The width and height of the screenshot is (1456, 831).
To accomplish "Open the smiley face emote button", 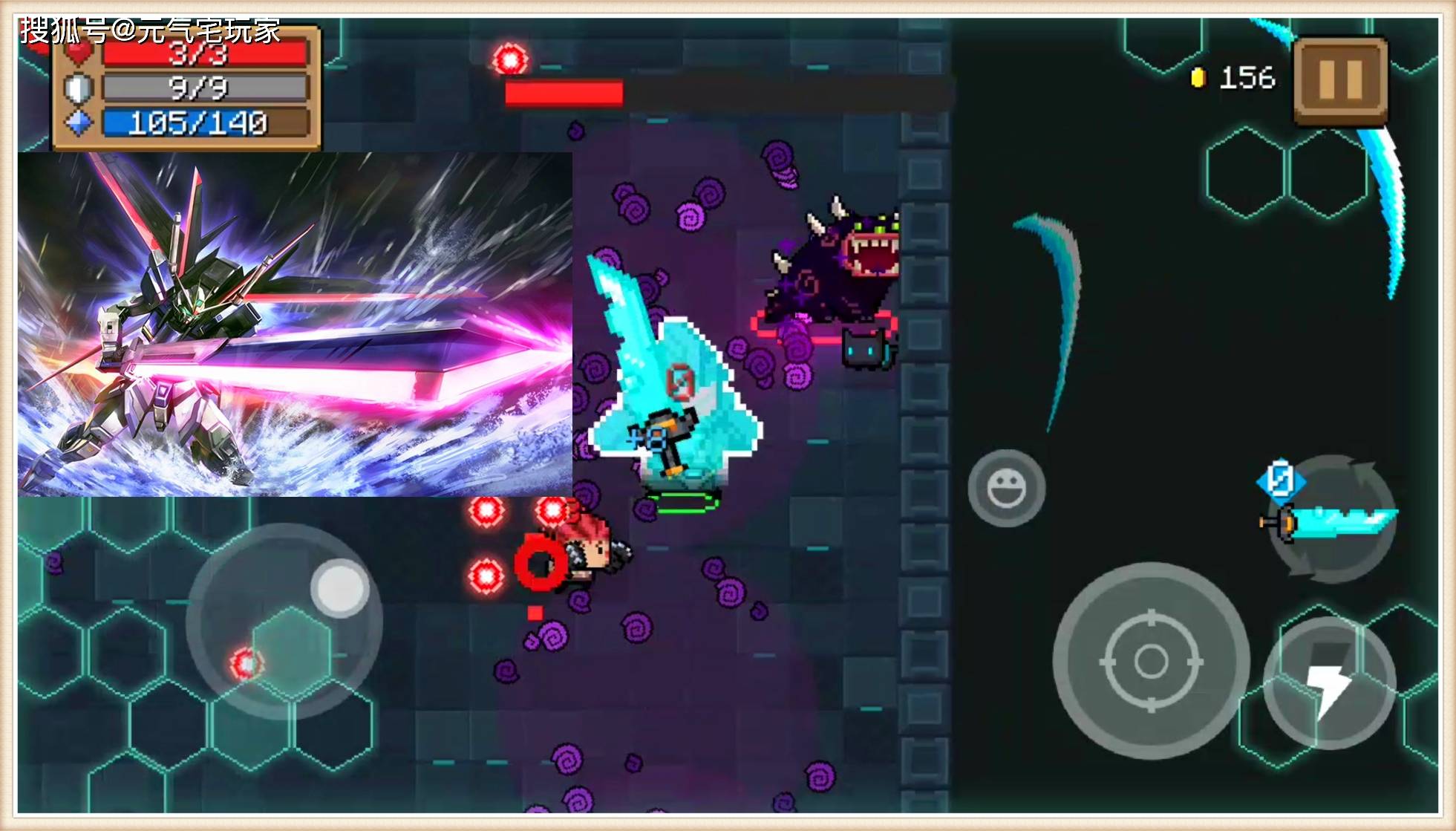I will [x=1006, y=488].
